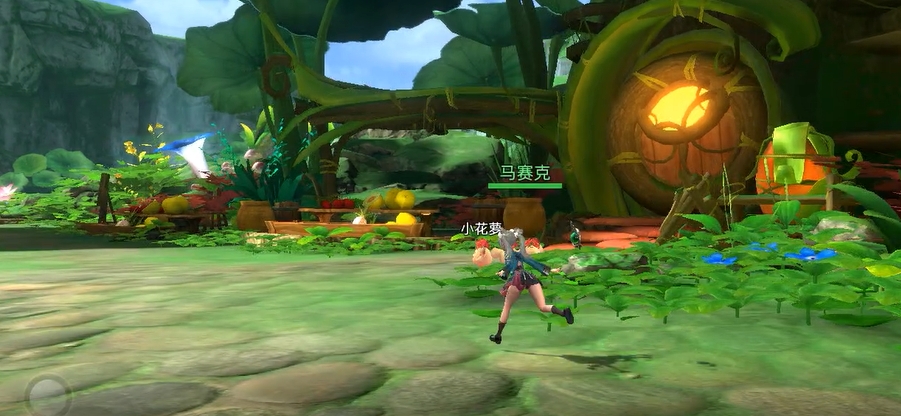901x416 pixels.
Task: Tap the translucent circular floating button
Action: click(x=46, y=393)
